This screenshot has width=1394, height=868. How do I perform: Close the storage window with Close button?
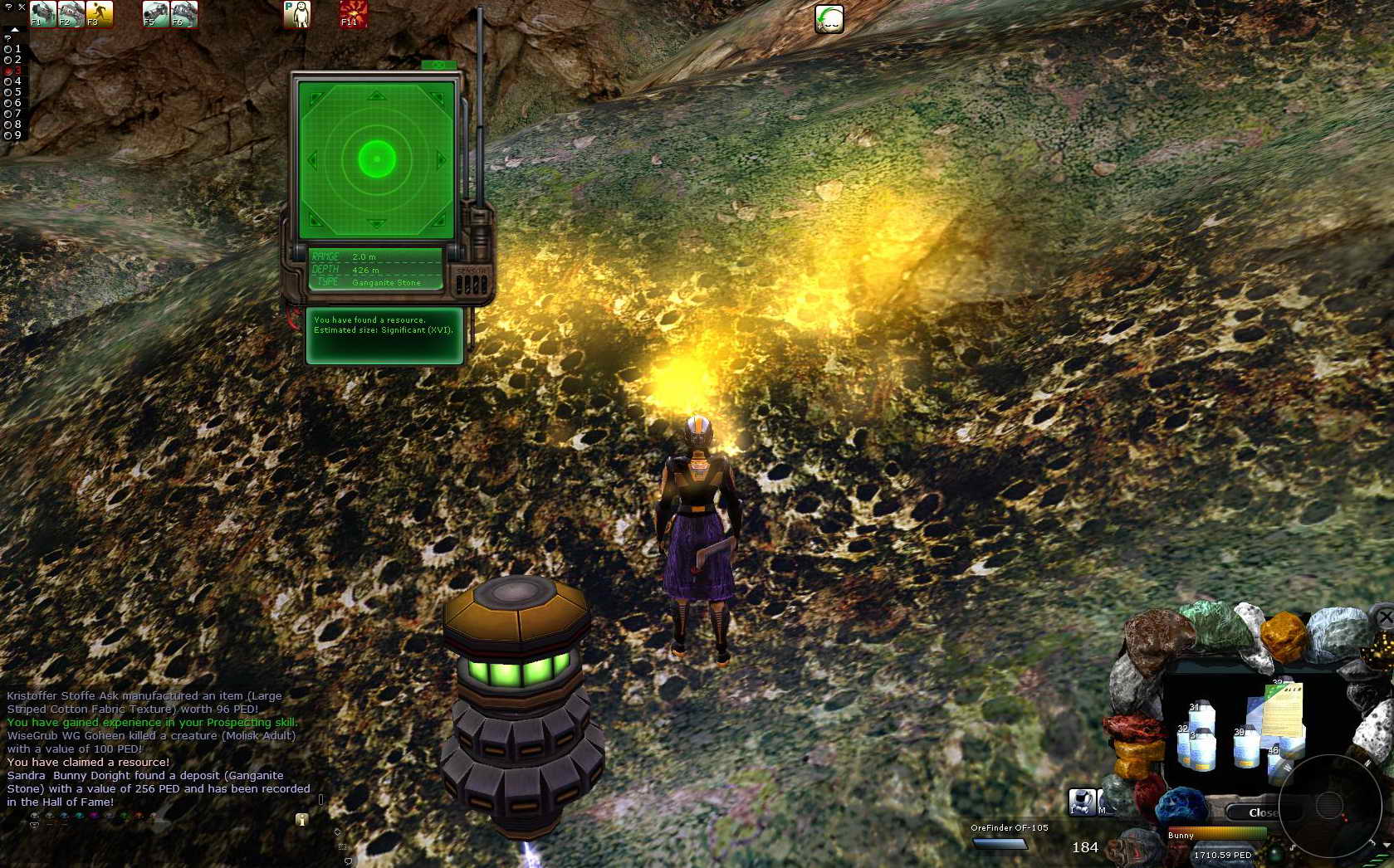coord(1262,812)
